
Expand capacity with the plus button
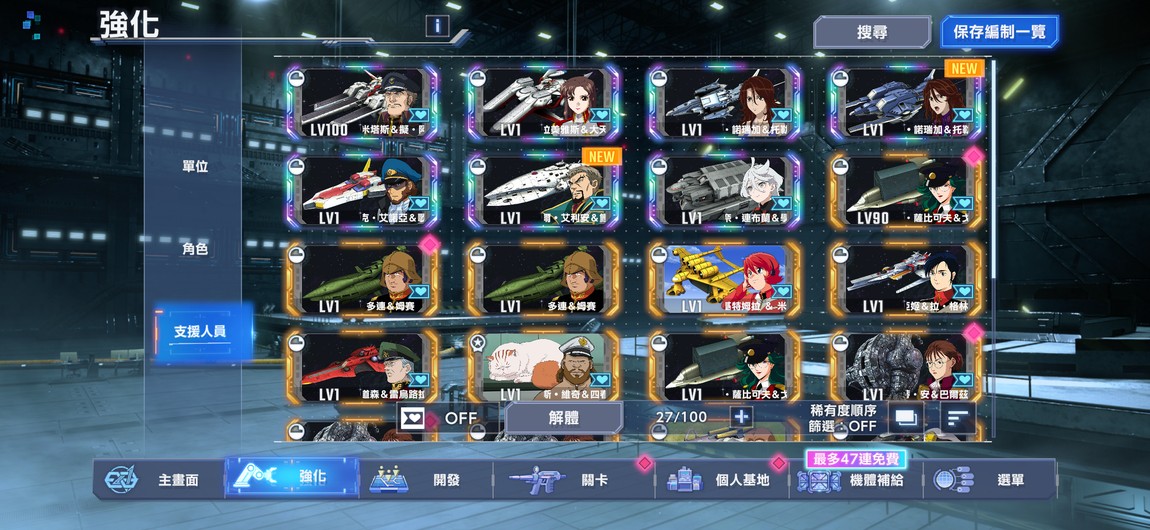coord(741,417)
